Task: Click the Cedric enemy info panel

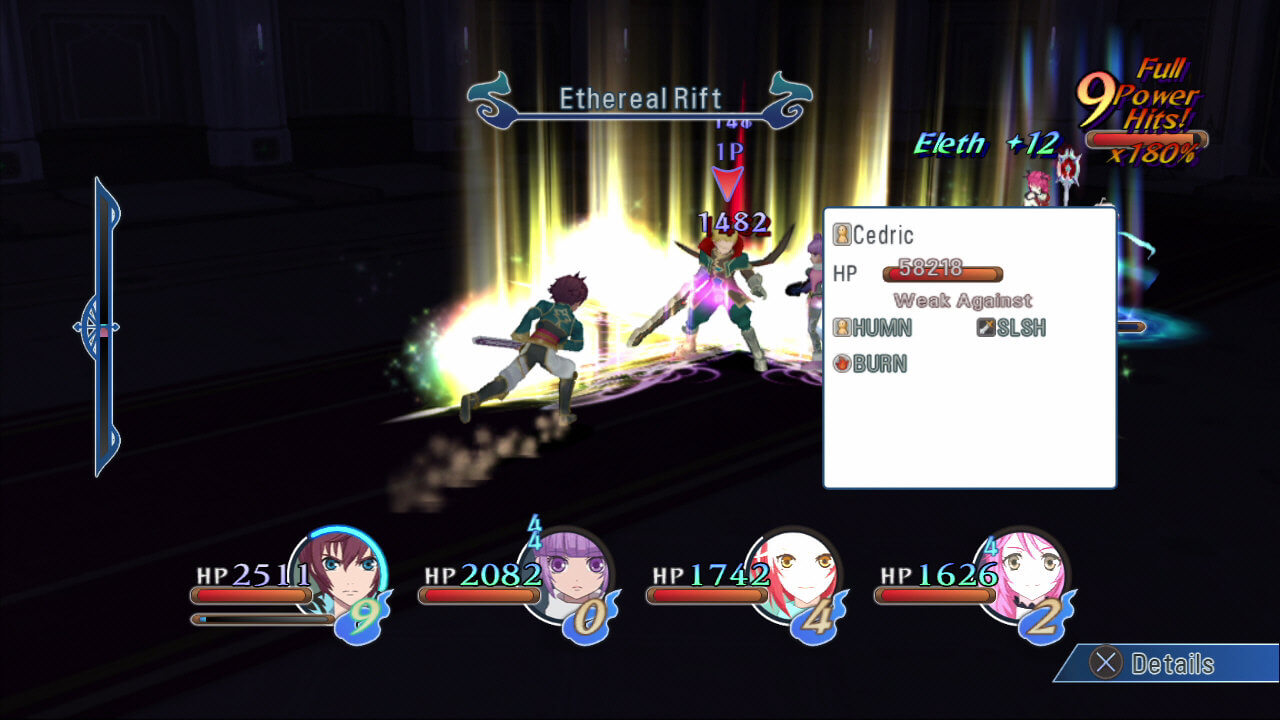Action: [969, 347]
